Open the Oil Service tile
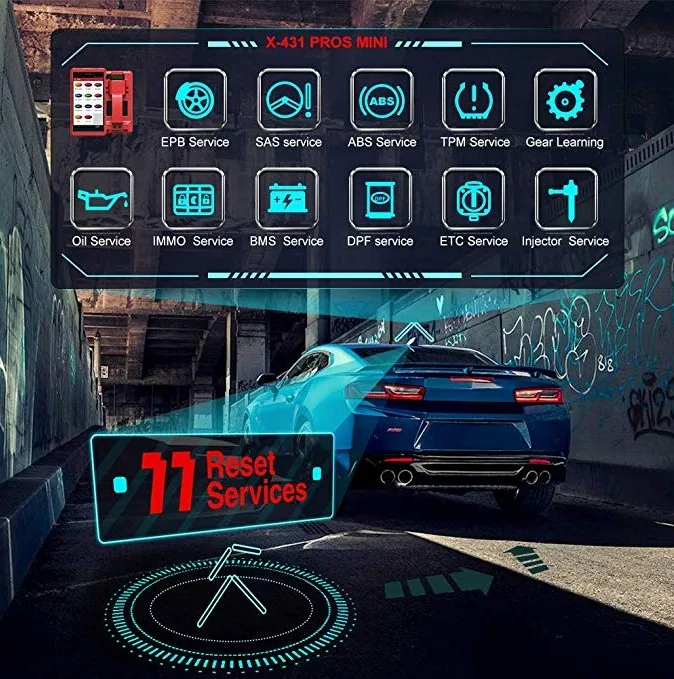674x679 pixels. [102, 199]
